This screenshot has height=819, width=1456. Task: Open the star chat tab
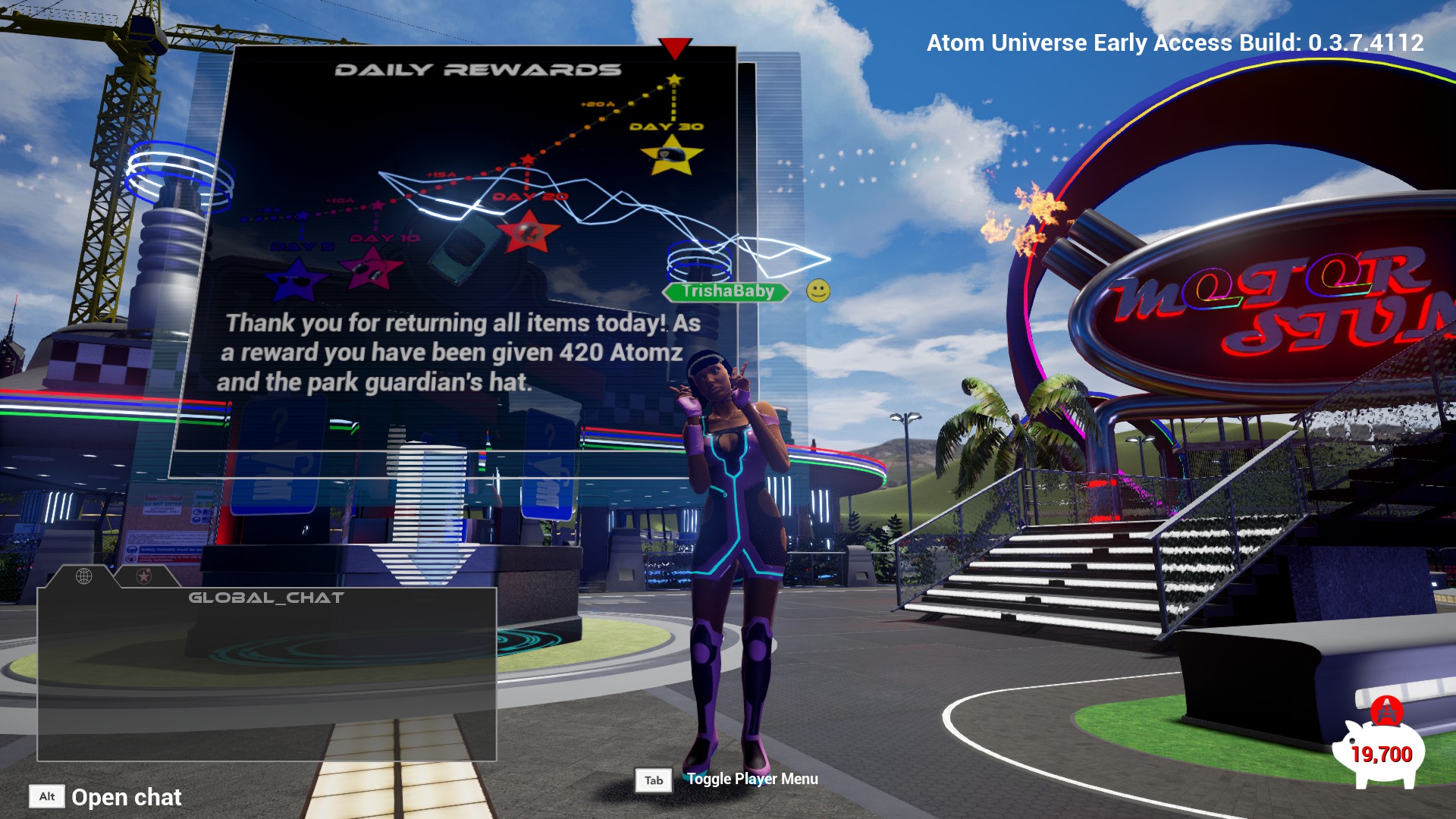143,576
